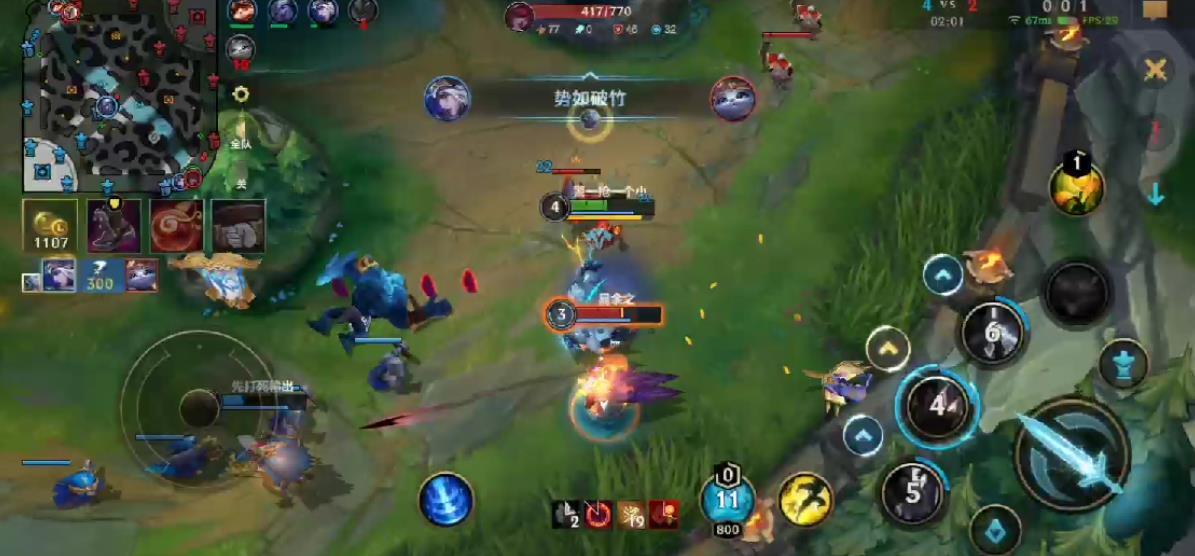
Task: Tap the level 11 experience orb
Action: coord(728,499)
